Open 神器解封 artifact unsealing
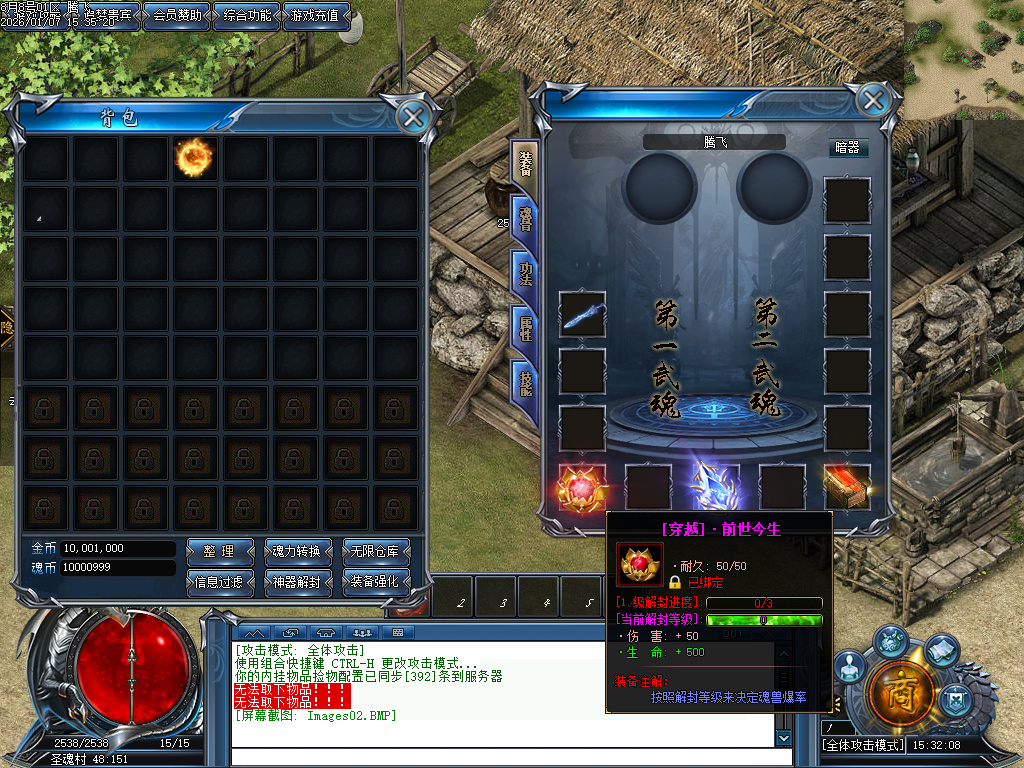The width and height of the screenshot is (1024, 768). (296, 581)
